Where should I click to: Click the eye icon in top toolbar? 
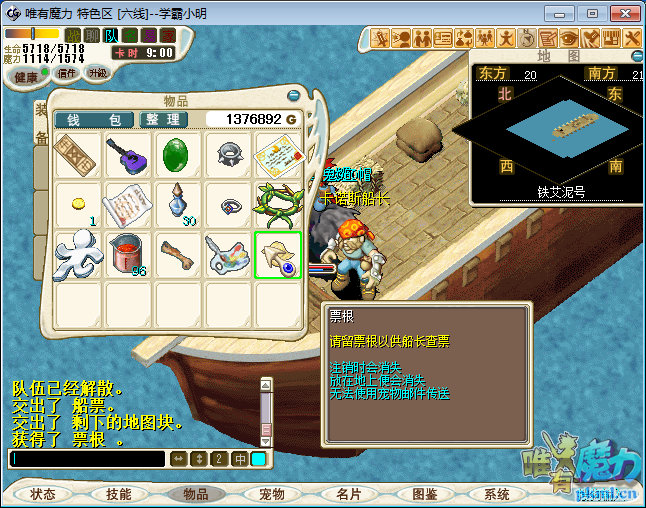[570, 38]
